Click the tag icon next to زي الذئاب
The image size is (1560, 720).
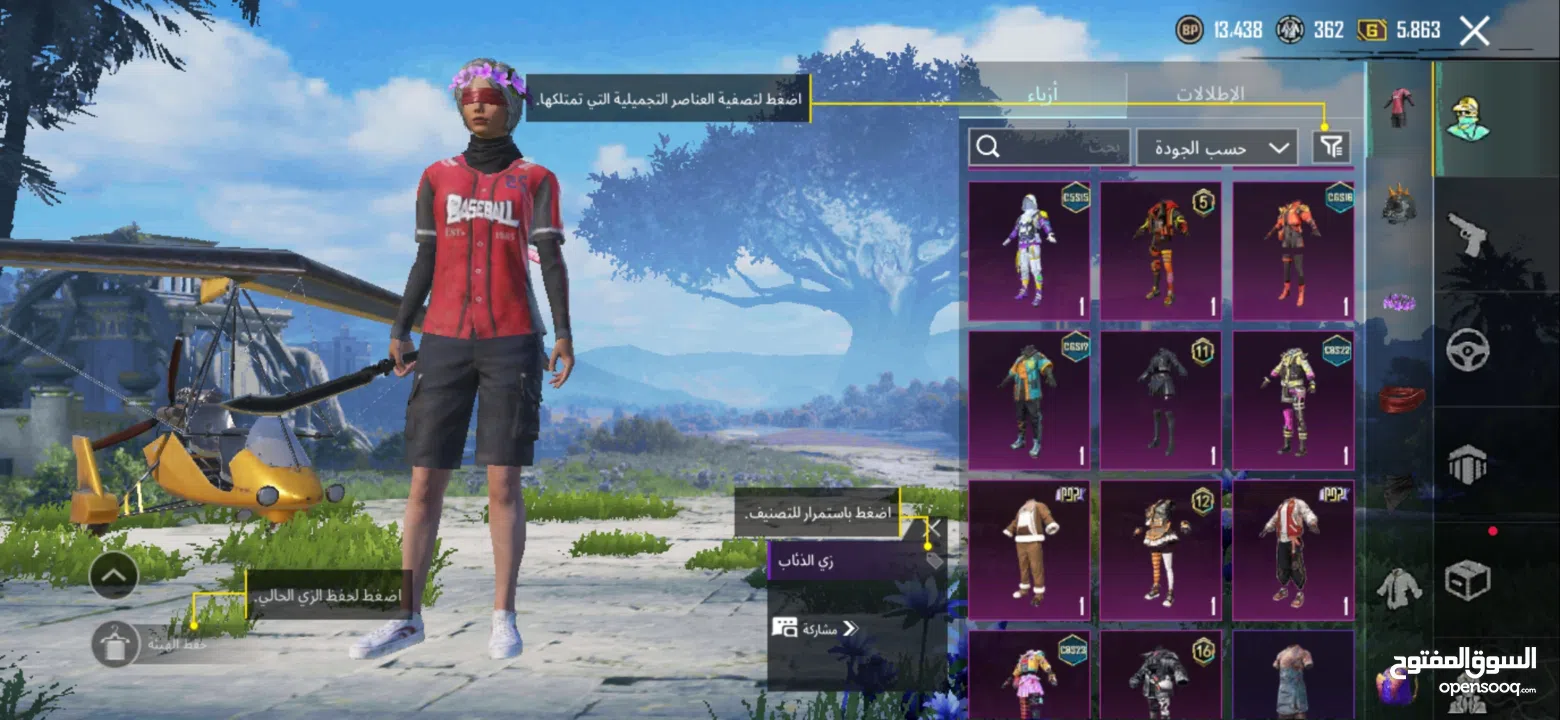[933, 561]
